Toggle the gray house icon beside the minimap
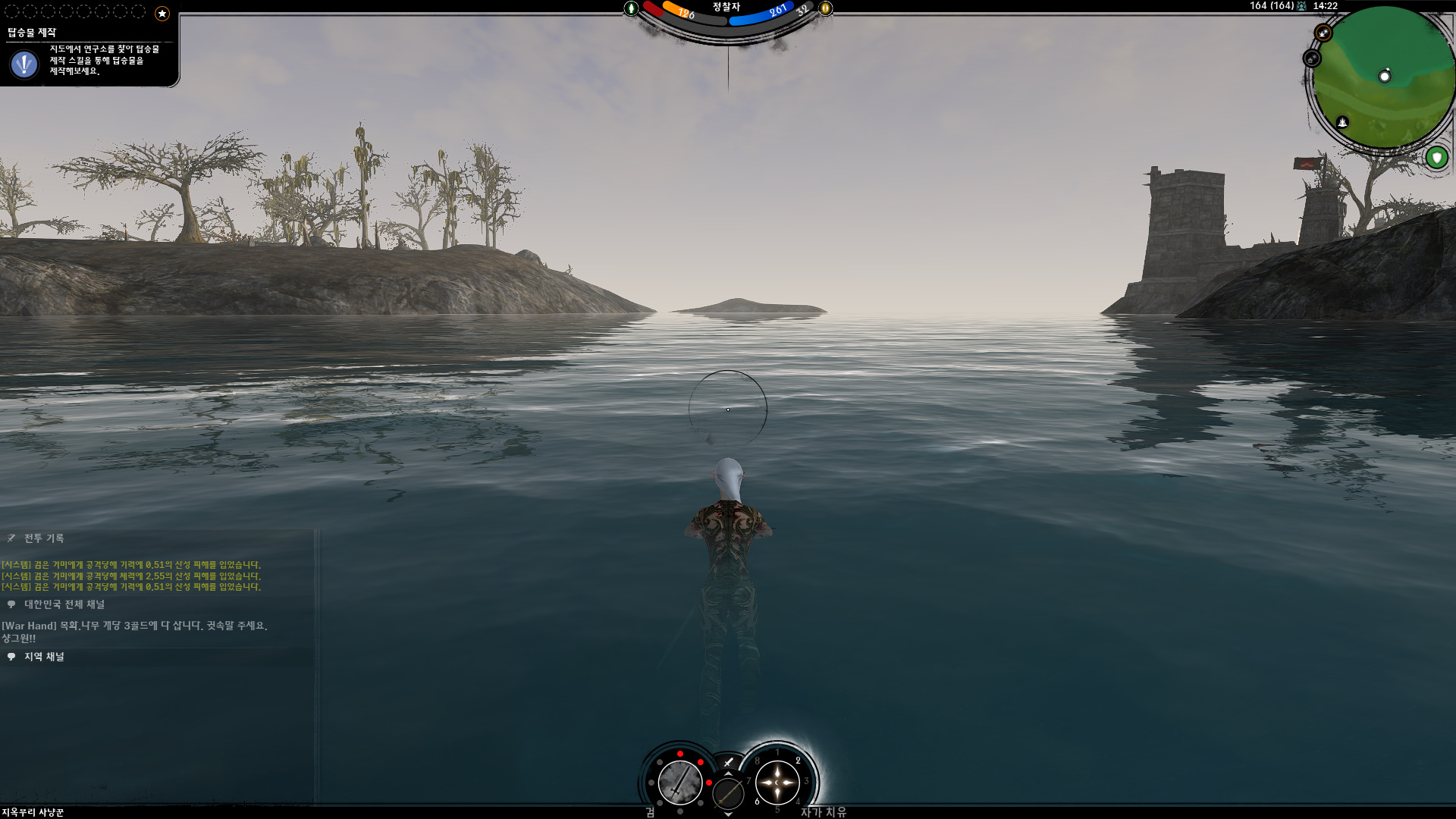The image size is (1456, 819). pyautogui.click(x=1312, y=58)
